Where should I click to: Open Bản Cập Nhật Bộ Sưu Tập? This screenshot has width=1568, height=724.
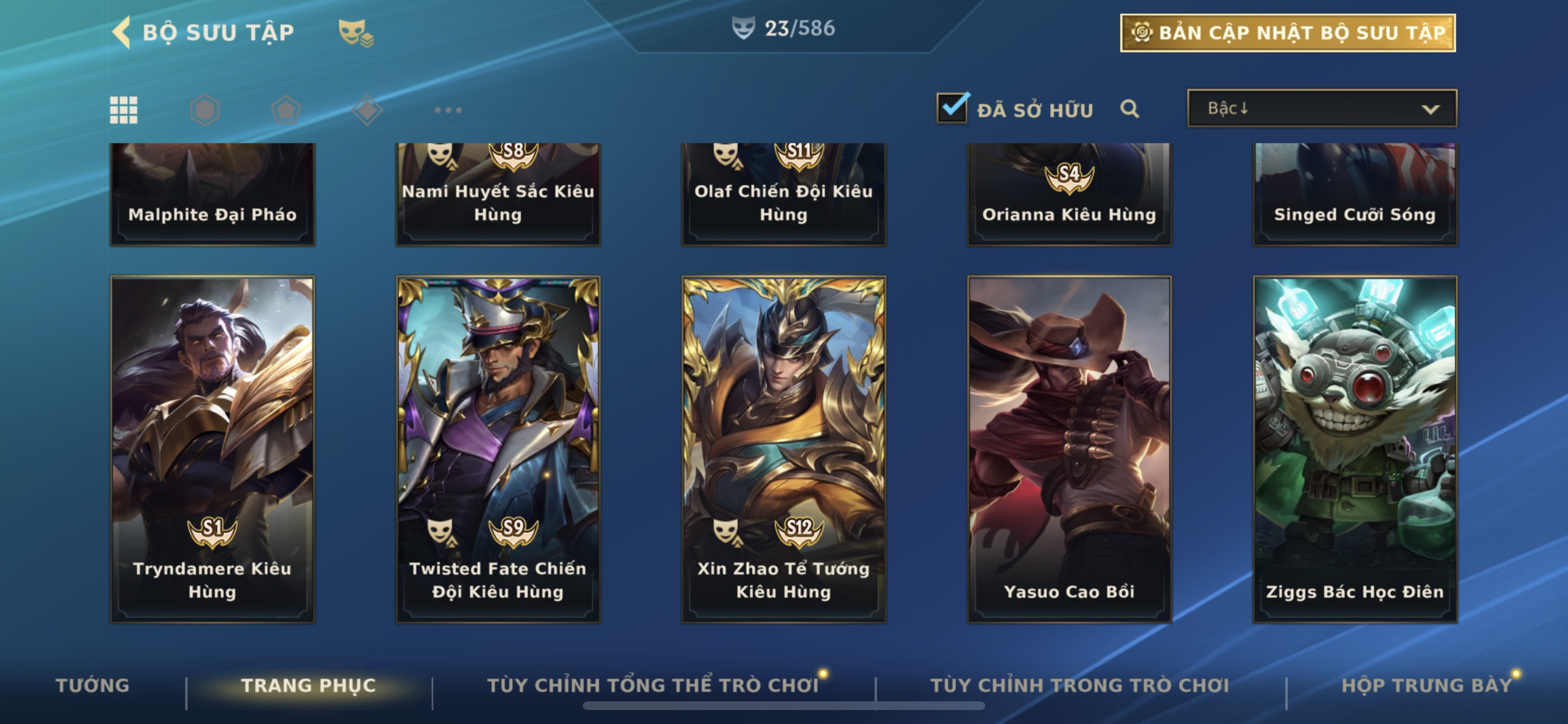[1287, 33]
